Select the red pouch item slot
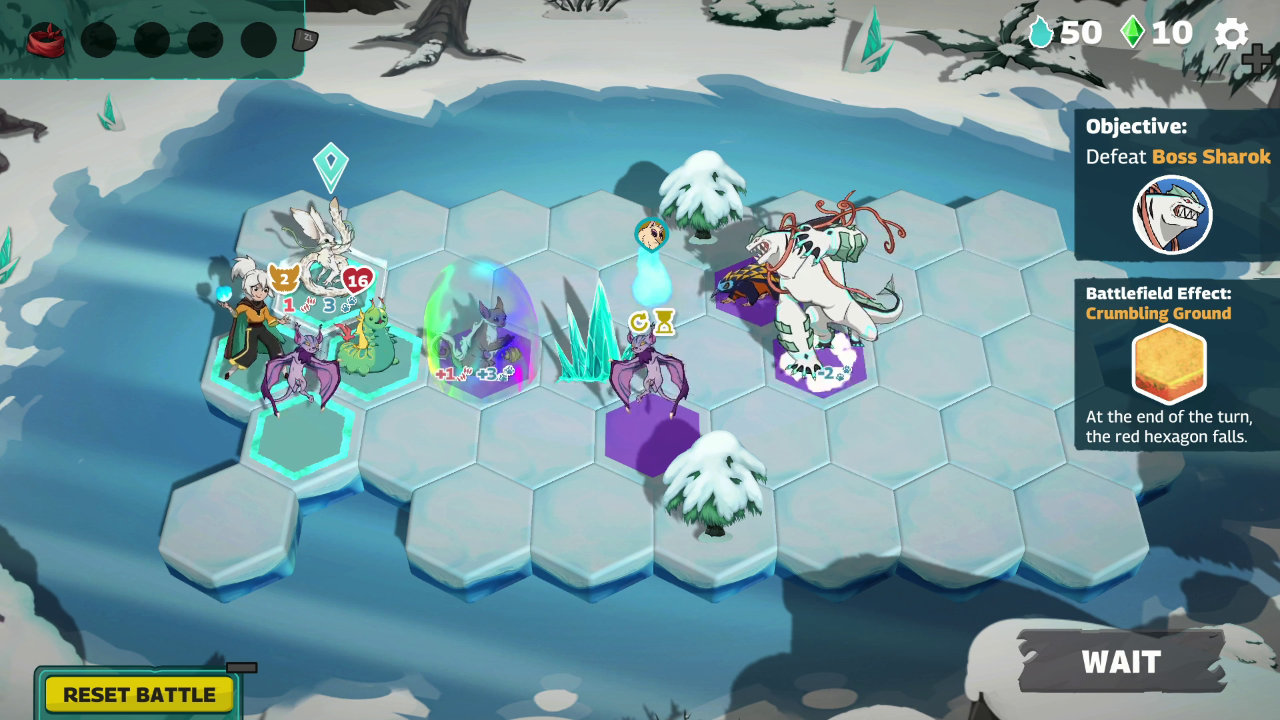 45,40
